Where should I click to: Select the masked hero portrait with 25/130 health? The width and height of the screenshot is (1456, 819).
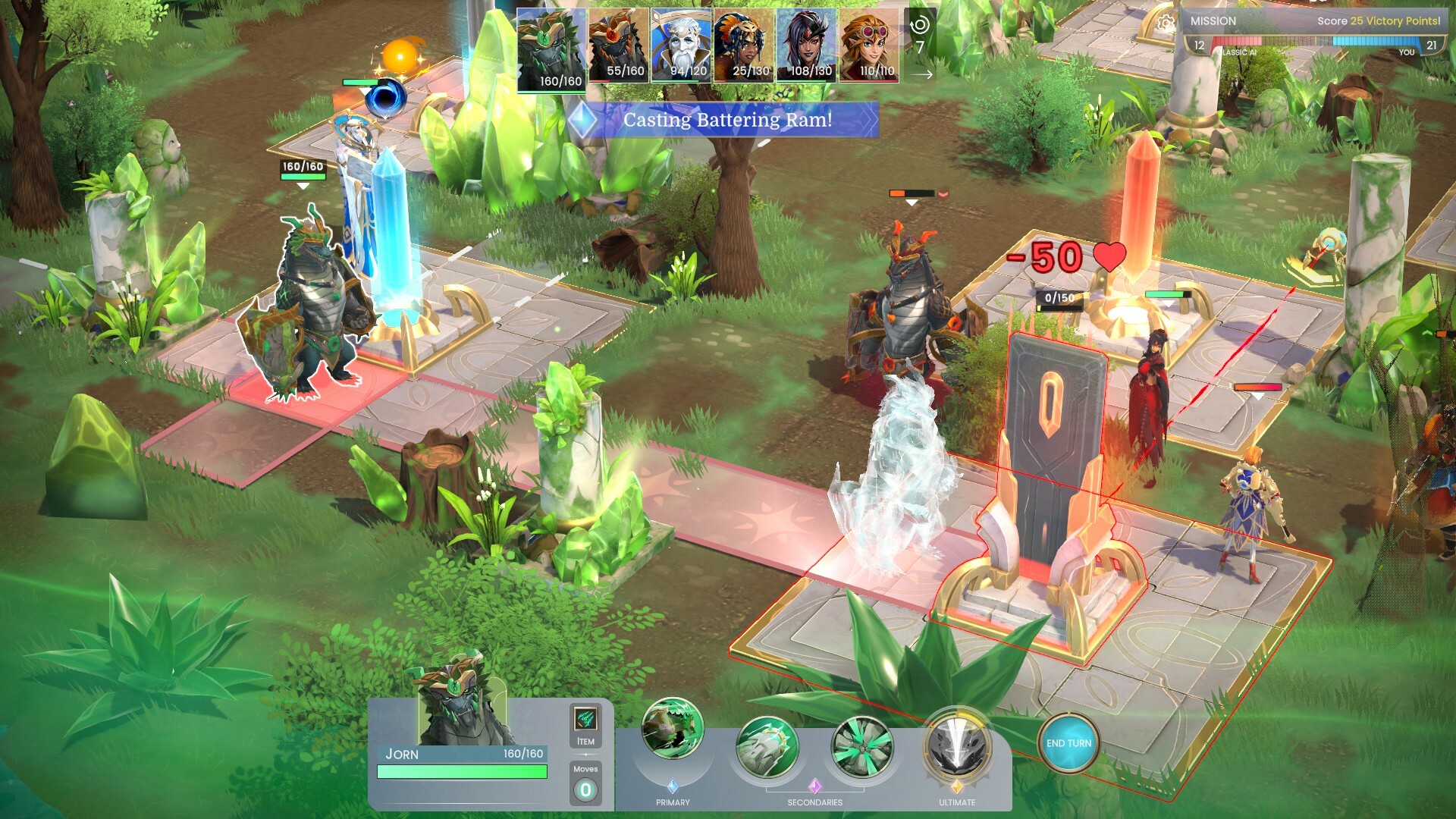[x=744, y=45]
